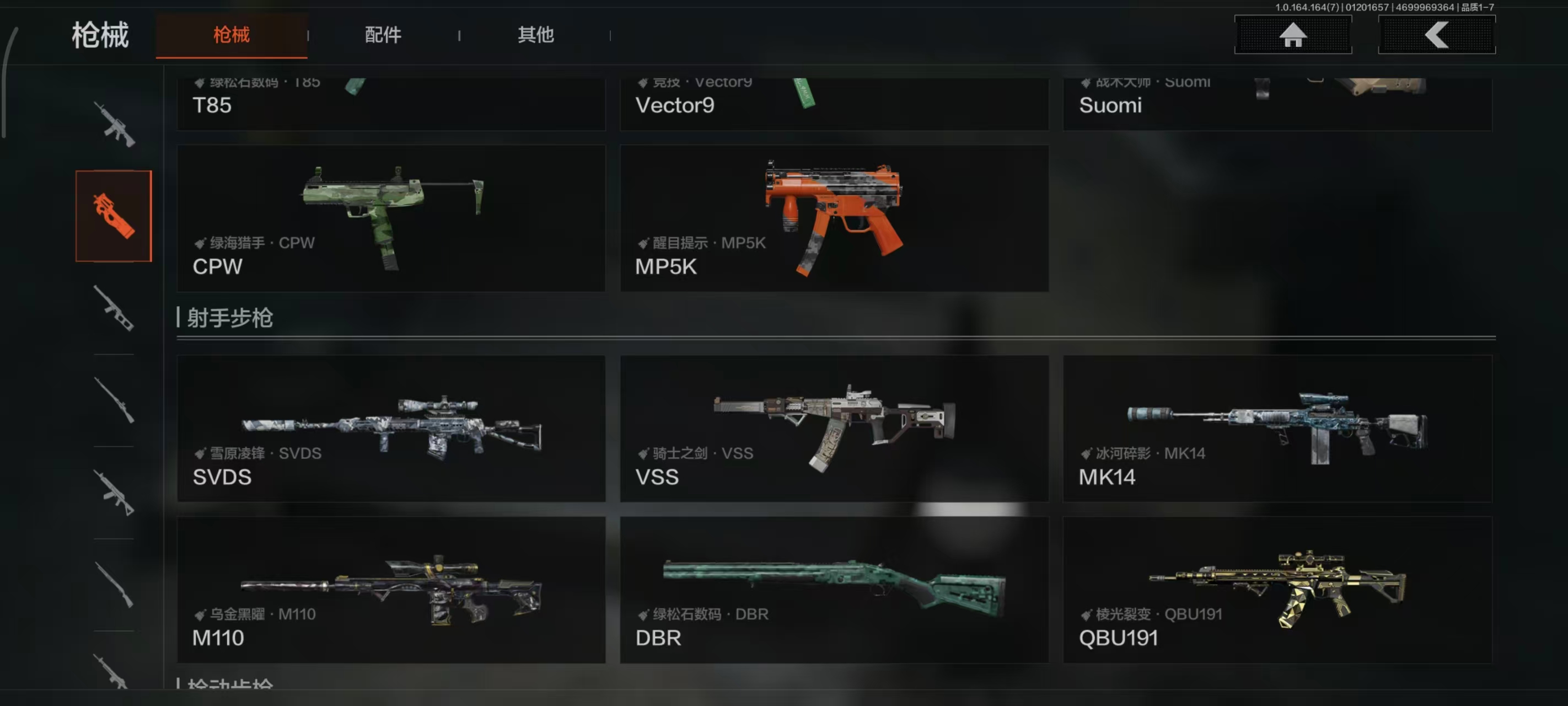Go to the home screen
Image resolution: width=1568 pixels, height=706 pixels.
[1292, 35]
